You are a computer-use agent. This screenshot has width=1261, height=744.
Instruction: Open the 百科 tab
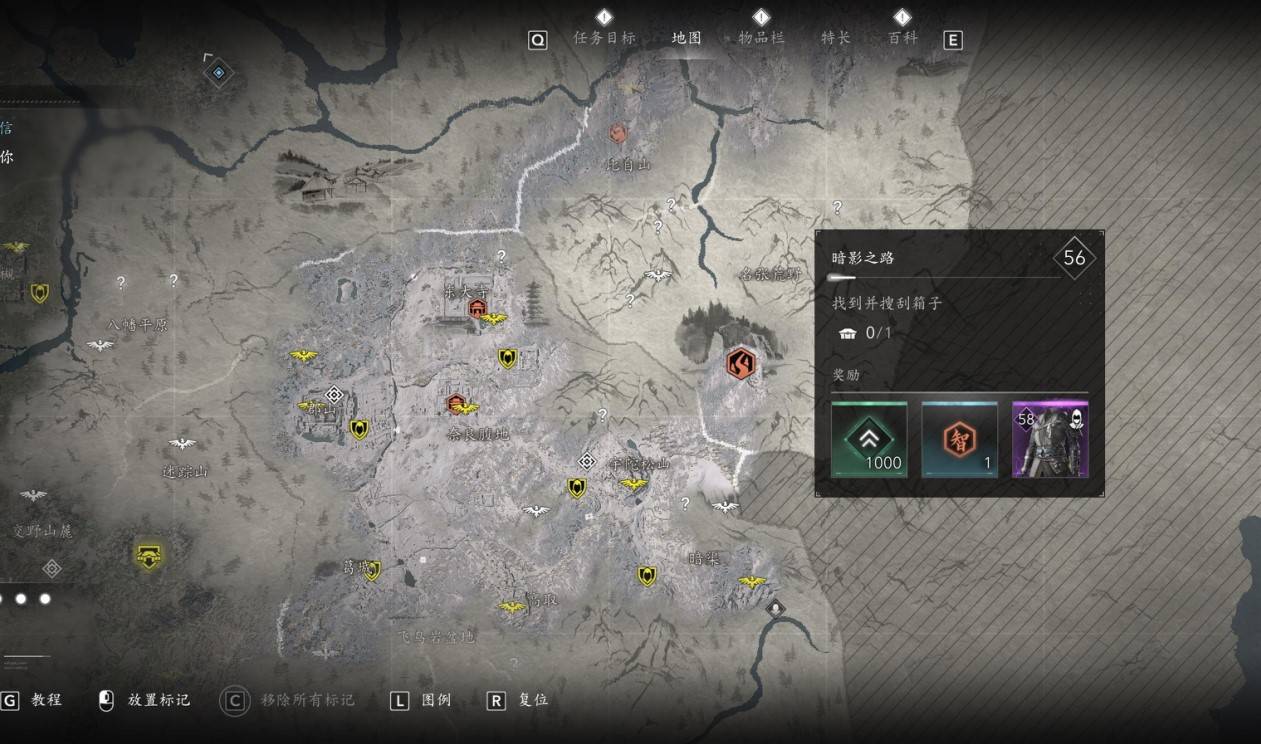point(902,38)
